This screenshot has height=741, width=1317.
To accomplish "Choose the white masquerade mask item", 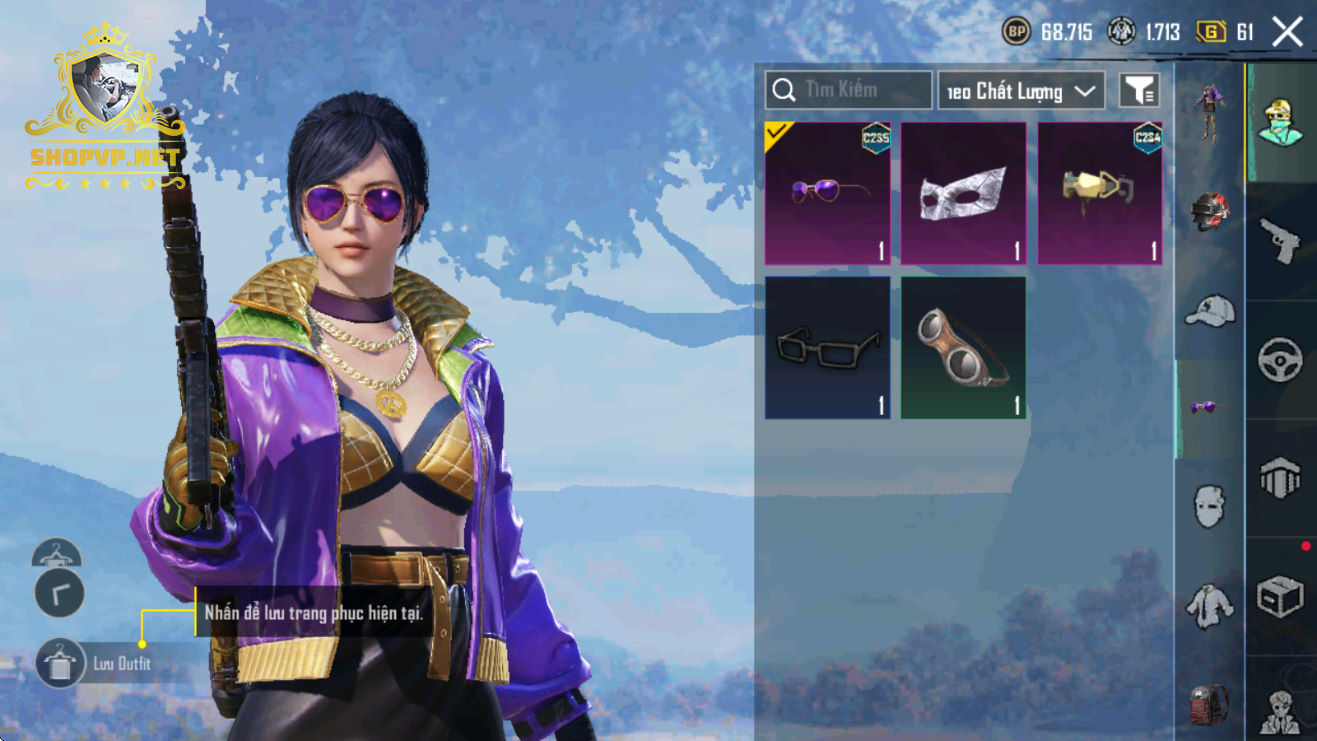I will pos(963,193).
